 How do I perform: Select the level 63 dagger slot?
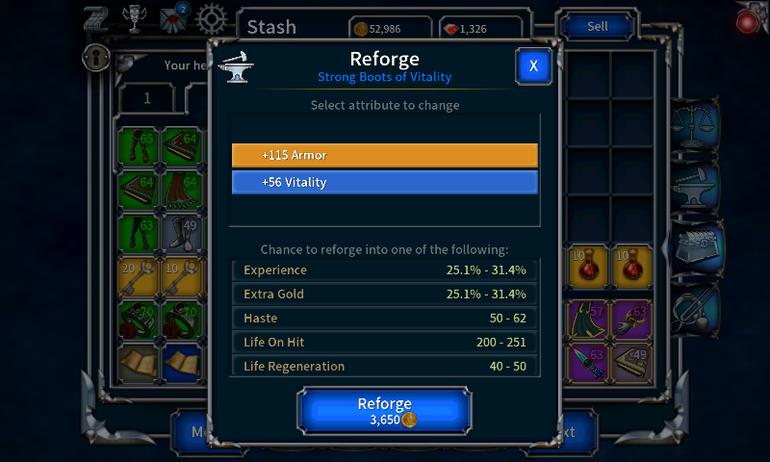coord(590,362)
